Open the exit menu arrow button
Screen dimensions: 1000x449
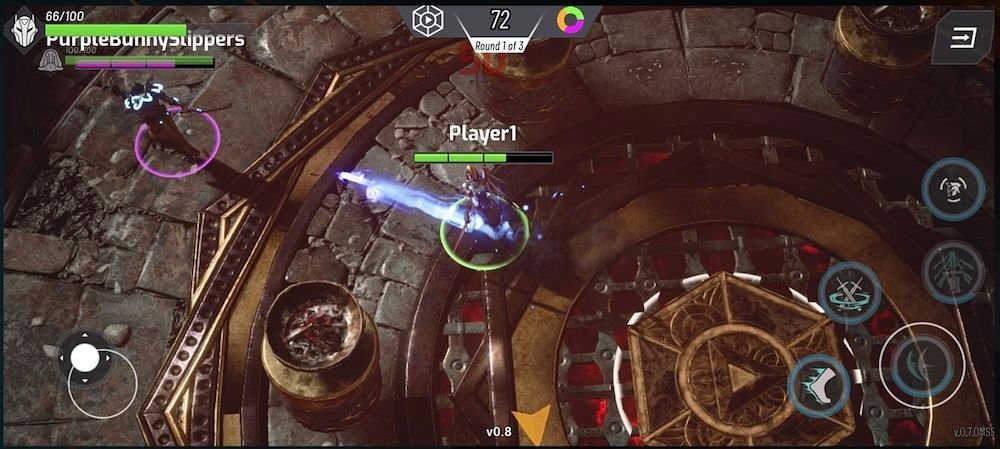tap(963, 38)
